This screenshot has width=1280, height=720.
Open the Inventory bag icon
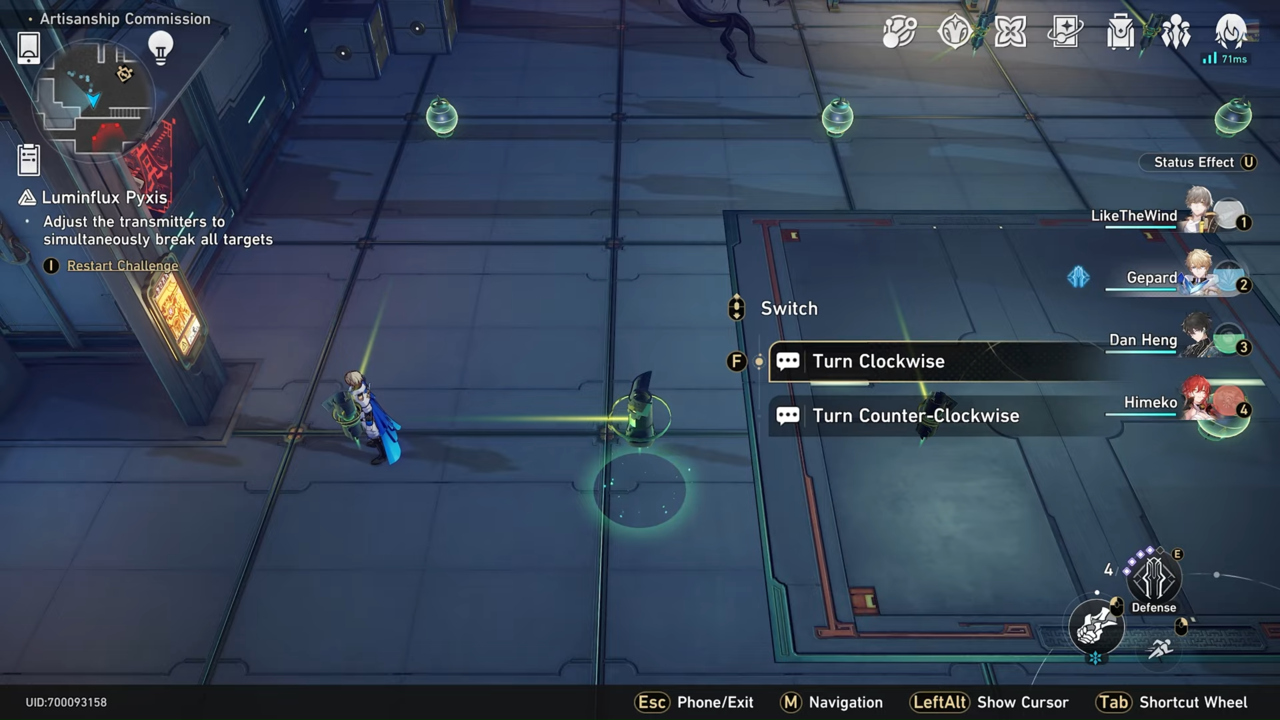pos(1121,33)
